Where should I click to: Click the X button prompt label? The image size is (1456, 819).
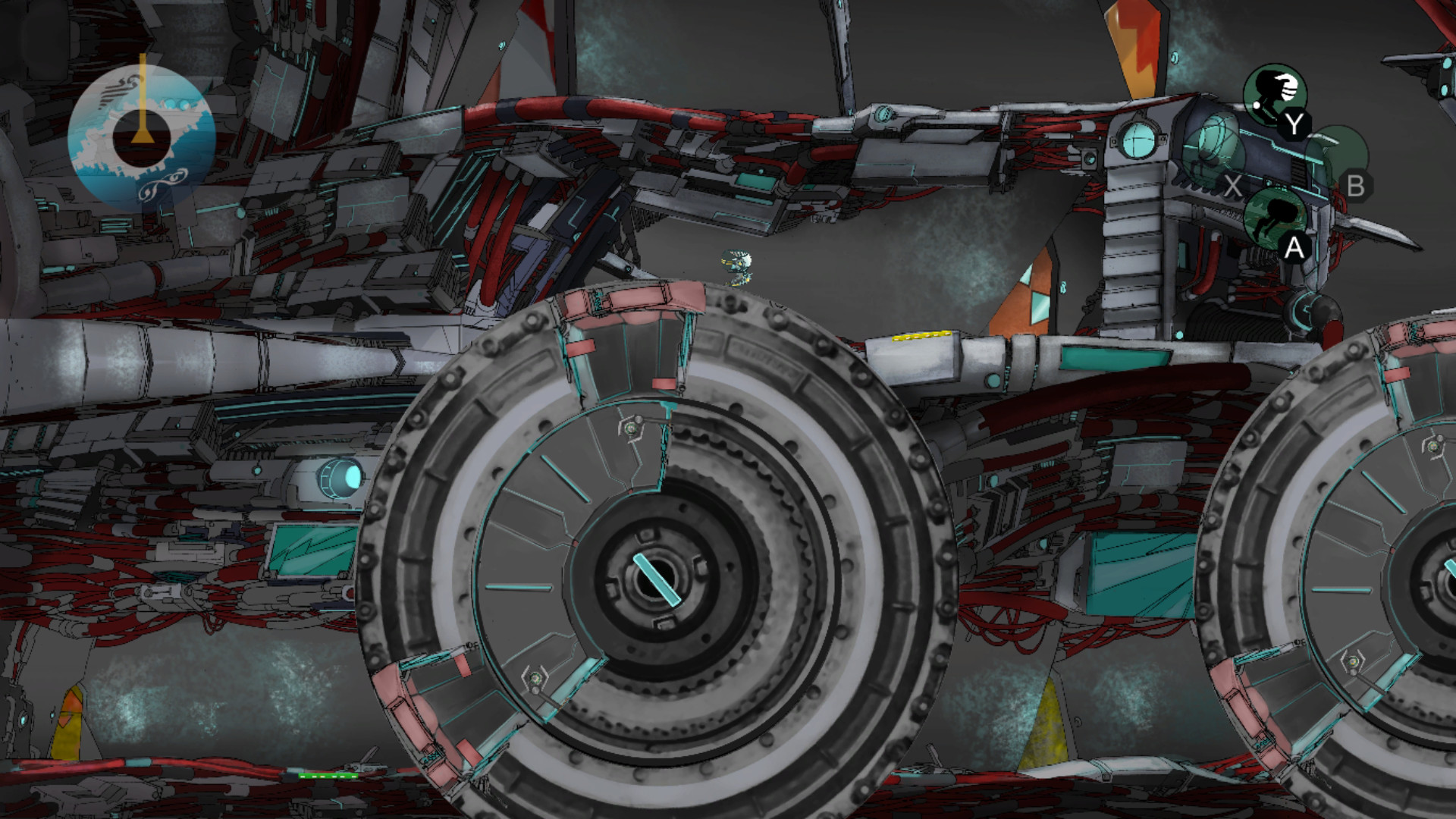point(1233,184)
